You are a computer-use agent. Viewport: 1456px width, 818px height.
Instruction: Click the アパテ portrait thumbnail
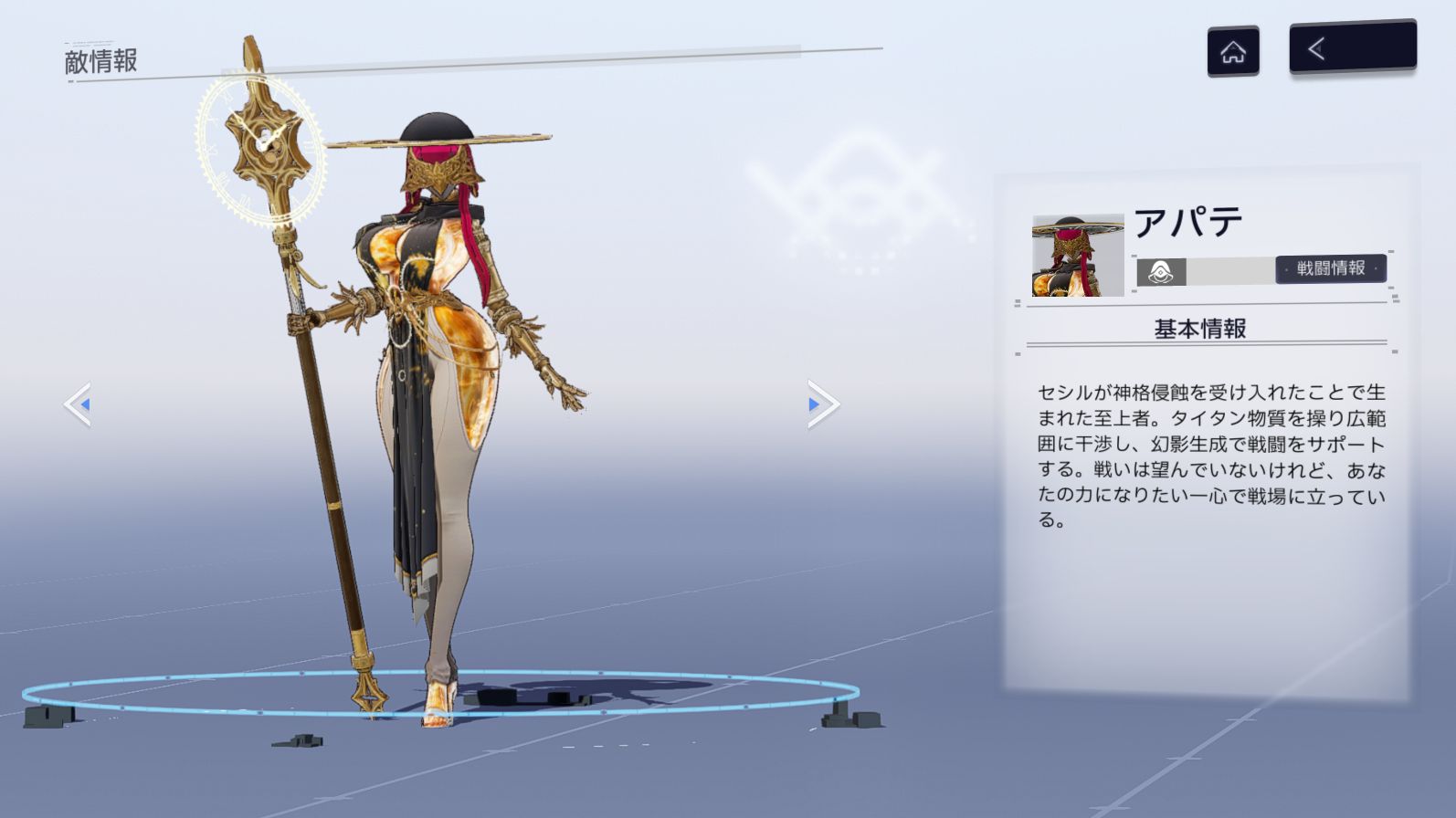click(1078, 256)
